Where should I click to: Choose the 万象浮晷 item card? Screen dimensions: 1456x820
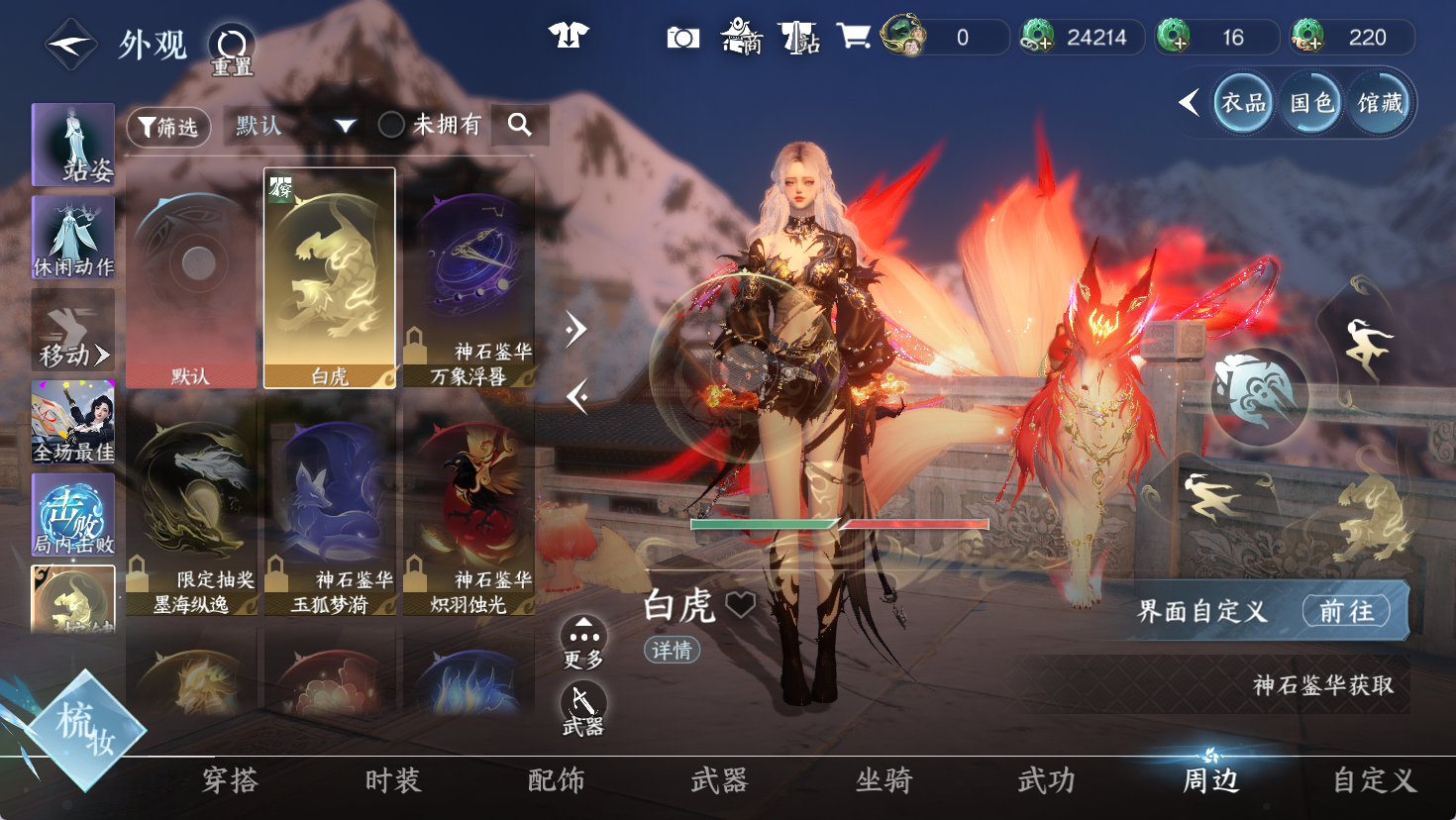click(468, 278)
